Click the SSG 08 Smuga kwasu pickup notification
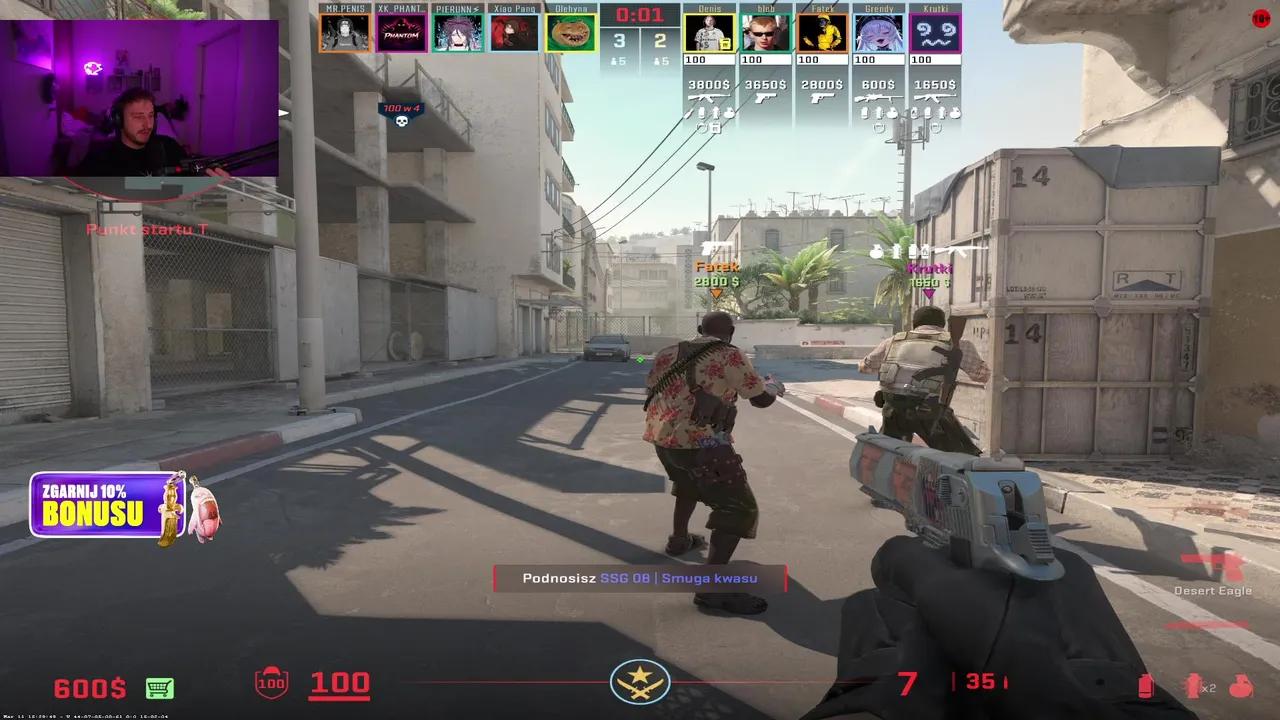 640,578
